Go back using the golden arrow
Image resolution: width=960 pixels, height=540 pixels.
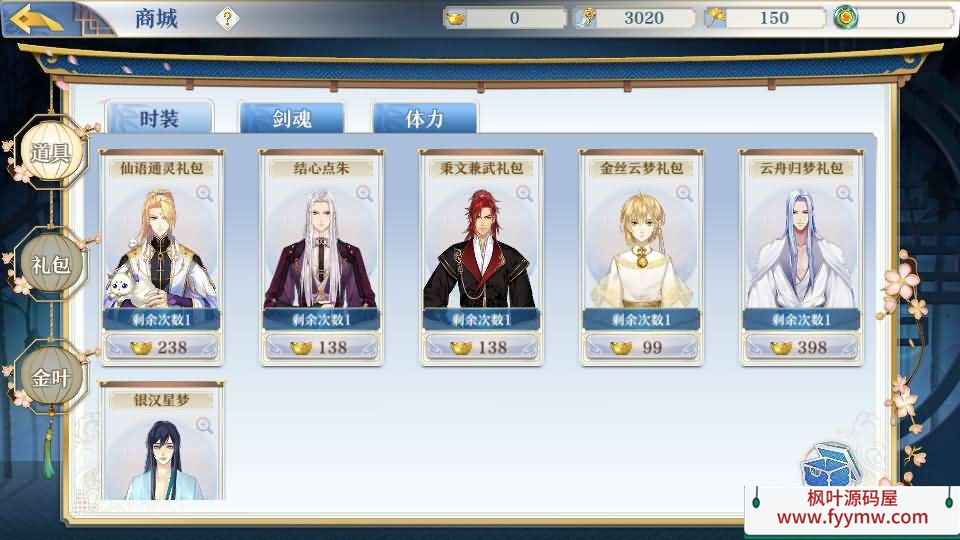click(36, 18)
